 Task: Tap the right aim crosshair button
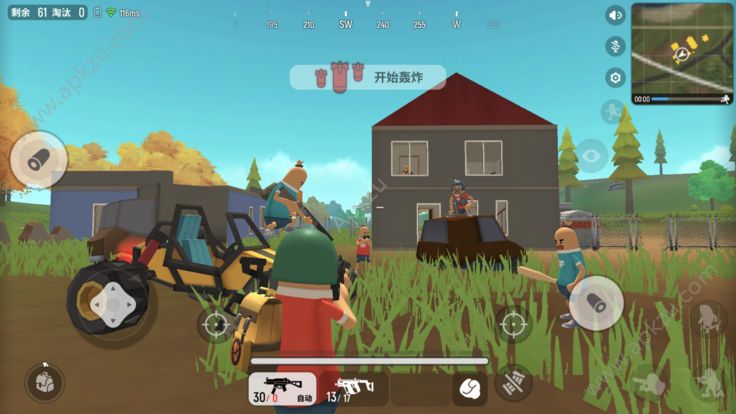point(512,324)
